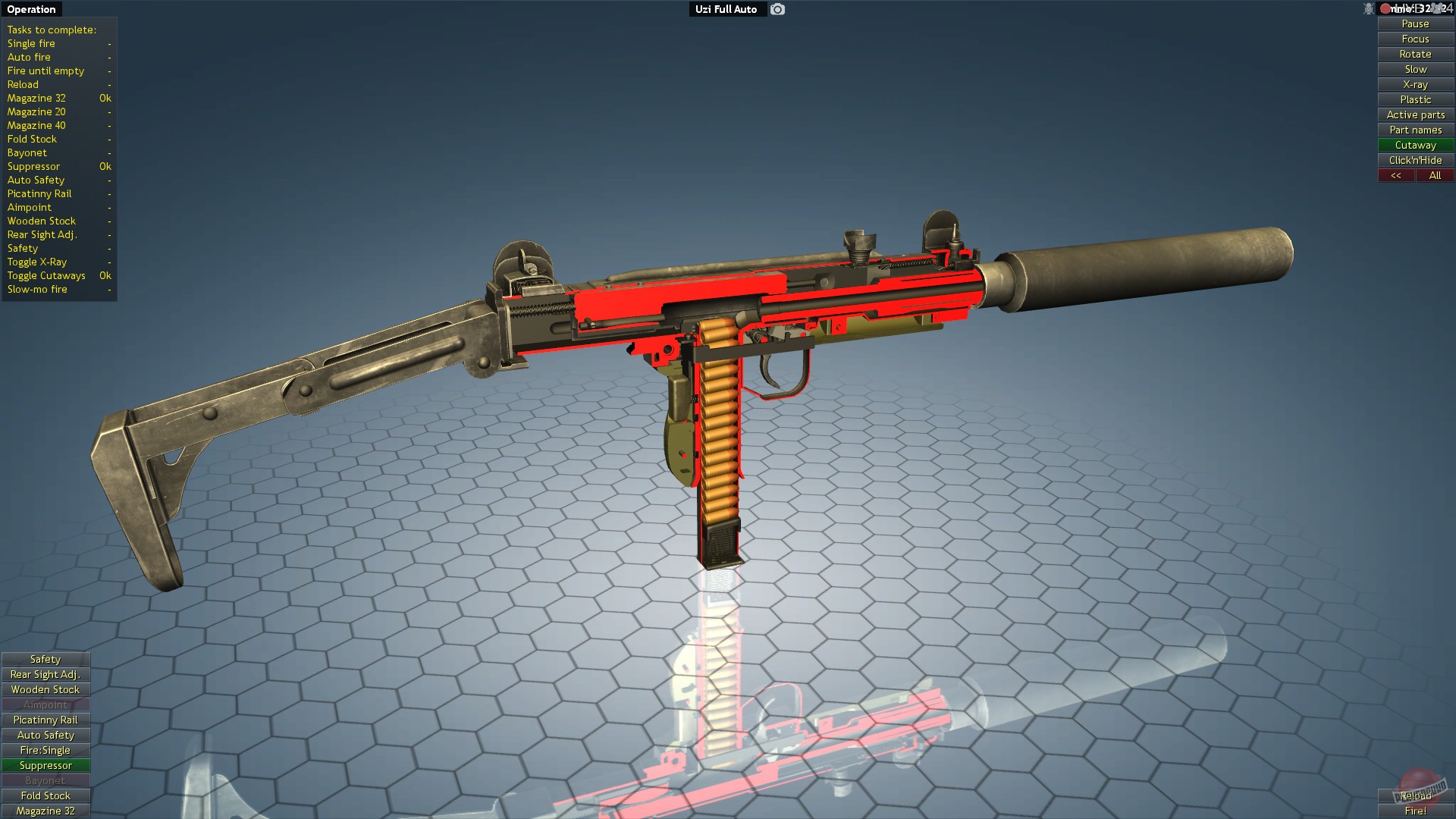Pause the simulation
The width and height of the screenshot is (1456, 819).
click(1414, 24)
